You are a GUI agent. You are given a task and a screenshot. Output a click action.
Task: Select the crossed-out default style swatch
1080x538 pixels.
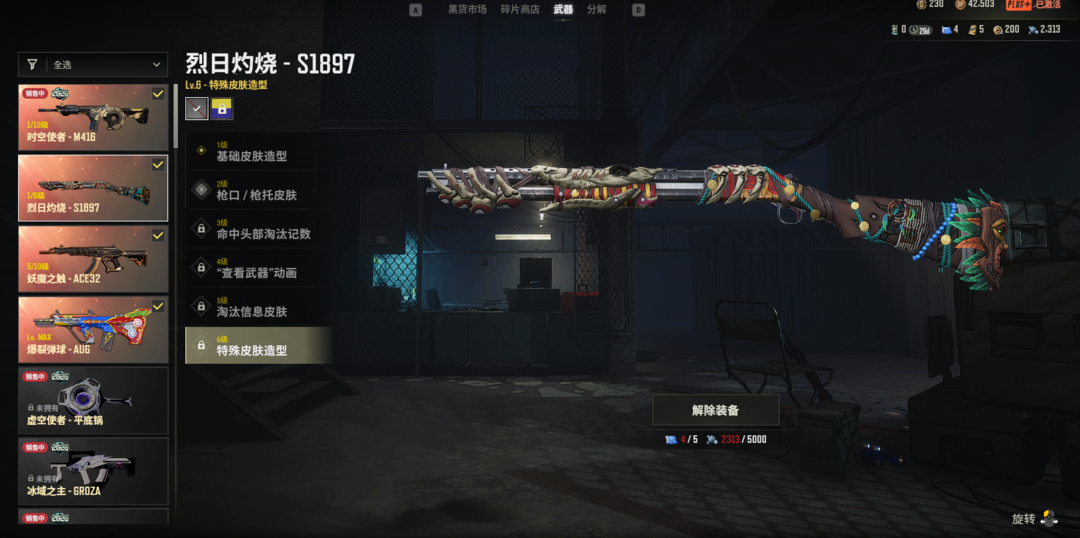point(197,108)
